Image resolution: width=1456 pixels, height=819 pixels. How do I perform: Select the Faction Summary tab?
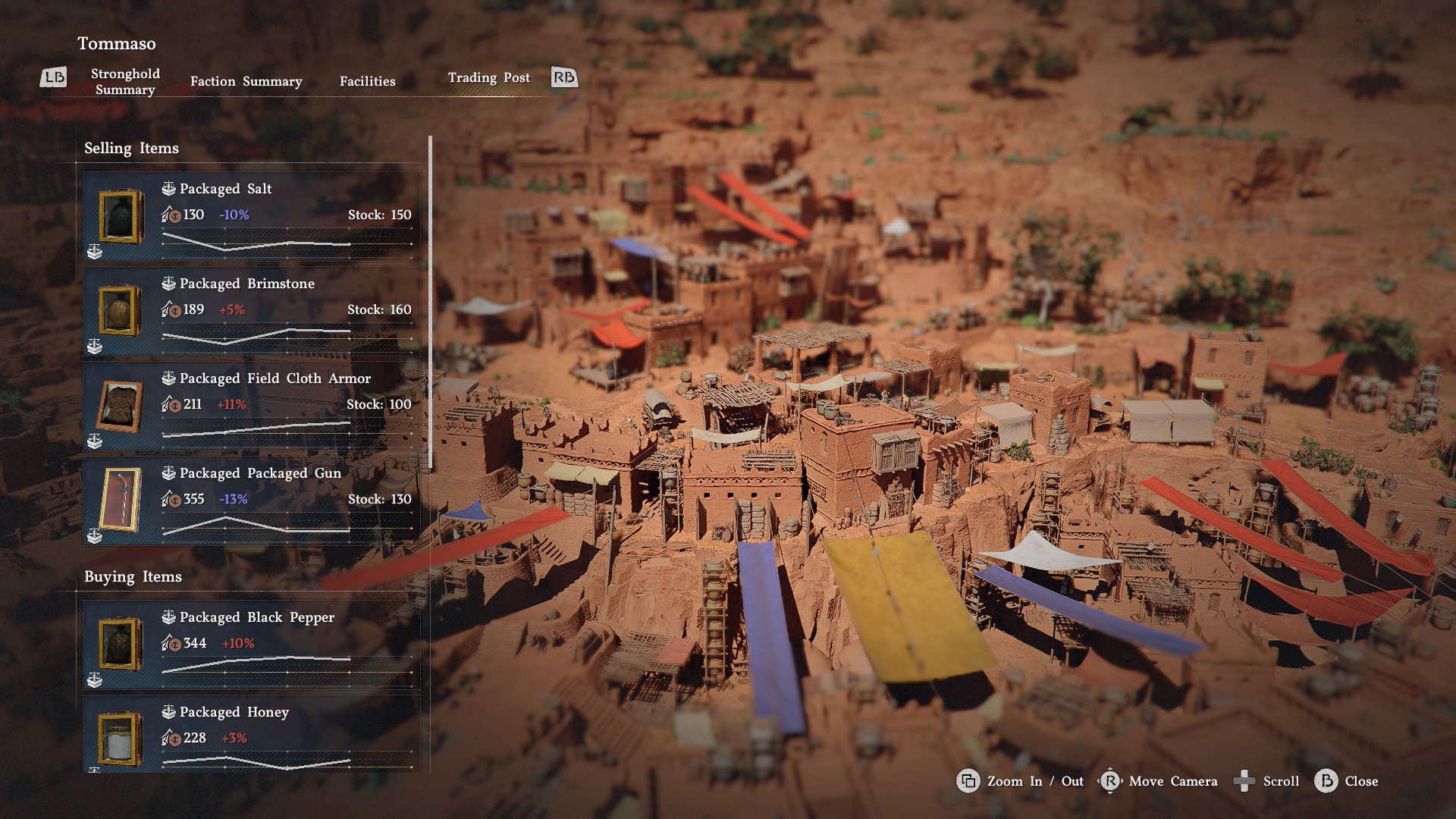pyautogui.click(x=246, y=81)
